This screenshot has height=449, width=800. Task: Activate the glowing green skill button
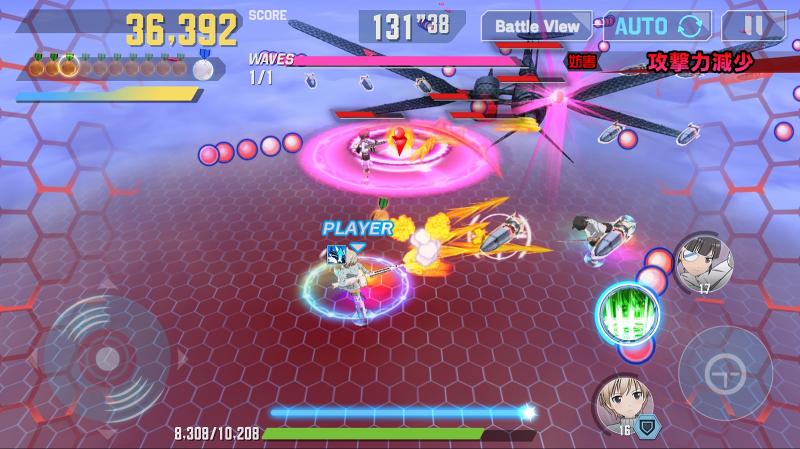(626, 314)
